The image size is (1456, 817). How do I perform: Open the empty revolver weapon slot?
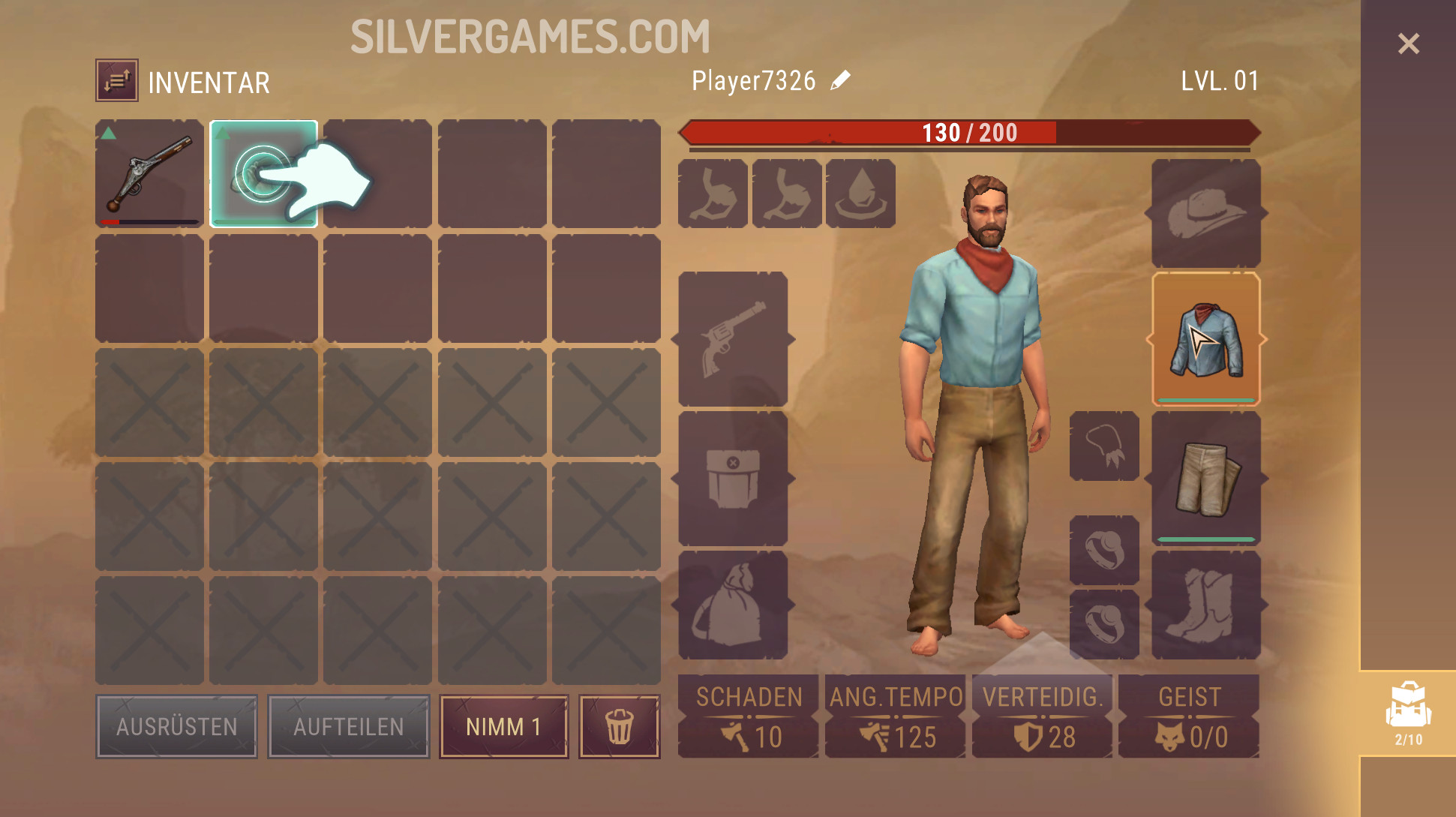733,339
